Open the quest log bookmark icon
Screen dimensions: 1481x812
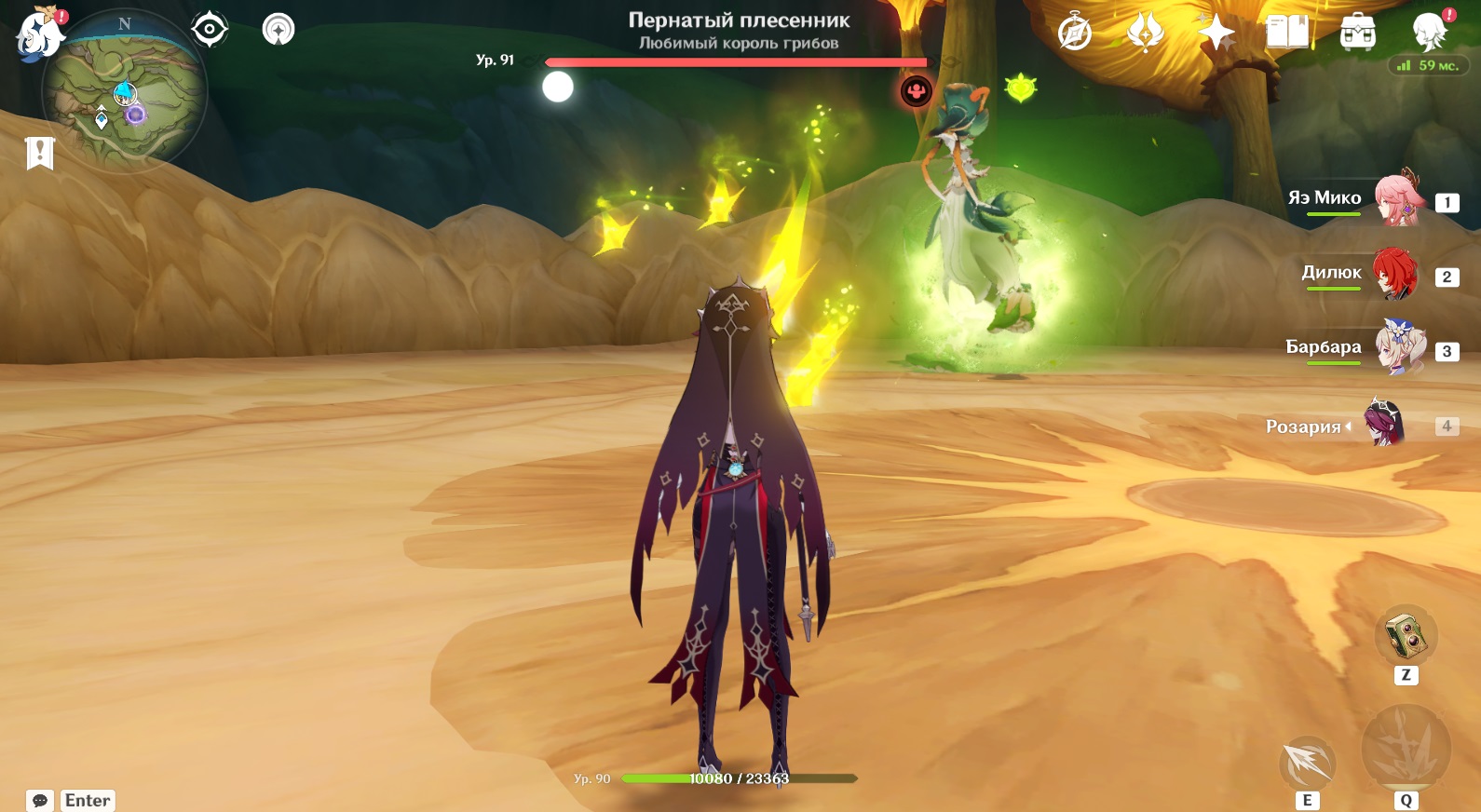[40, 153]
